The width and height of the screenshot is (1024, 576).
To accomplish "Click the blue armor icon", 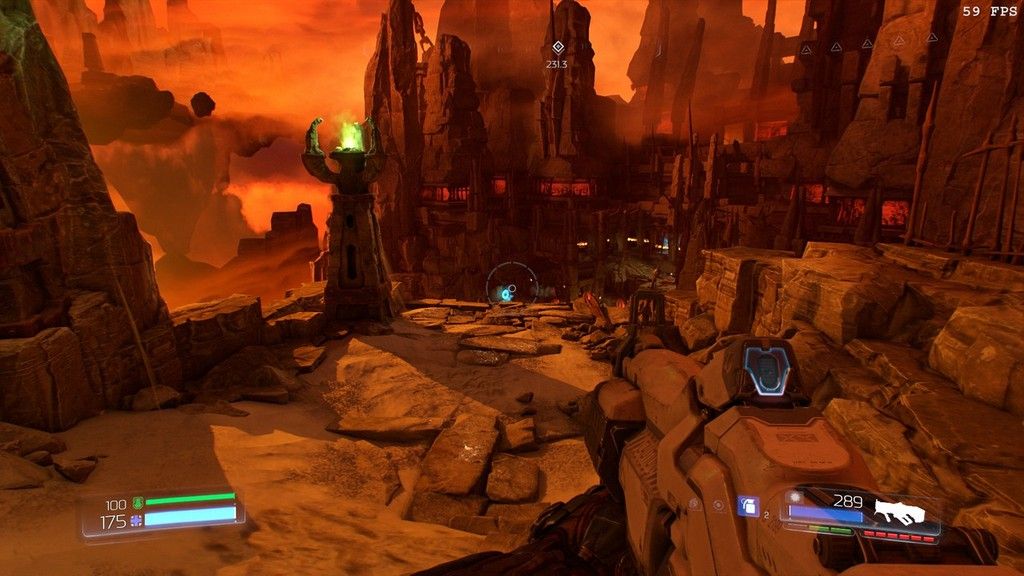I will tap(137, 520).
